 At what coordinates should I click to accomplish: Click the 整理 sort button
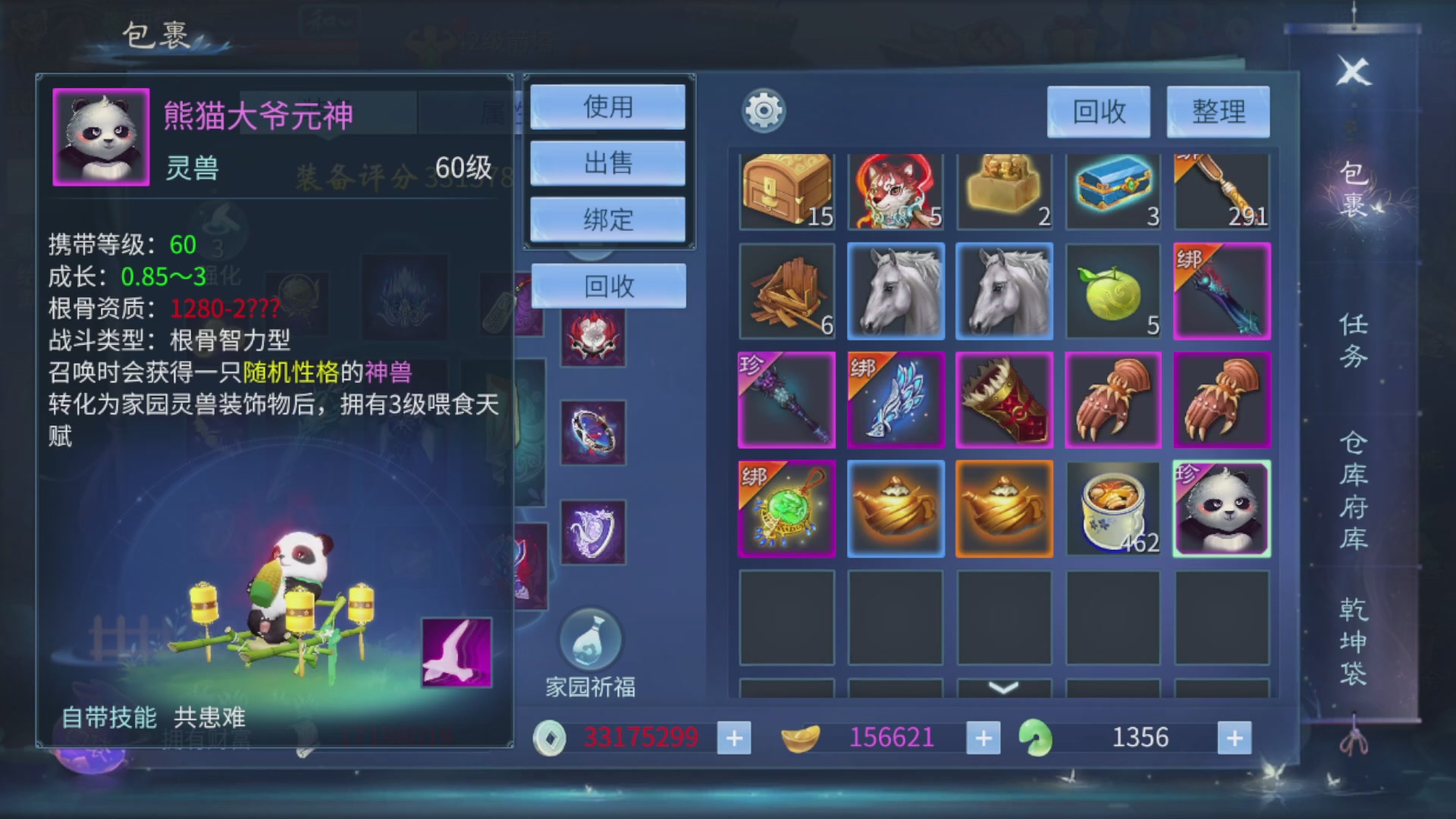click(1218, 111)
